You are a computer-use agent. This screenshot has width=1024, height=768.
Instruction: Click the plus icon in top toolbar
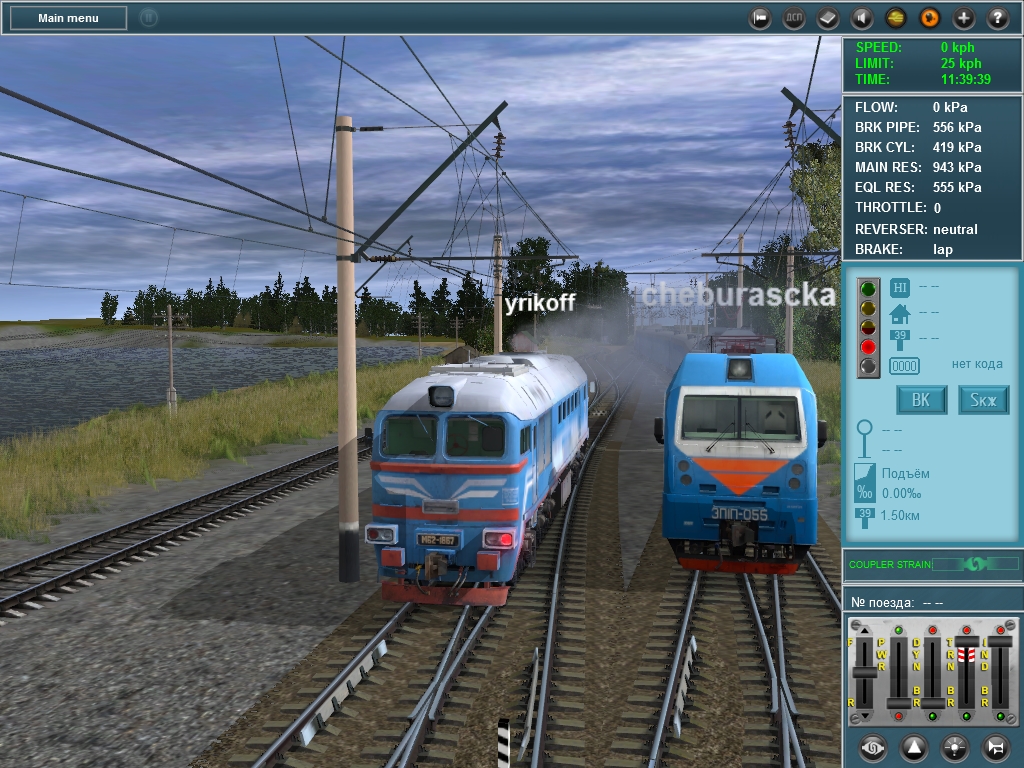[x=964, y=18]
